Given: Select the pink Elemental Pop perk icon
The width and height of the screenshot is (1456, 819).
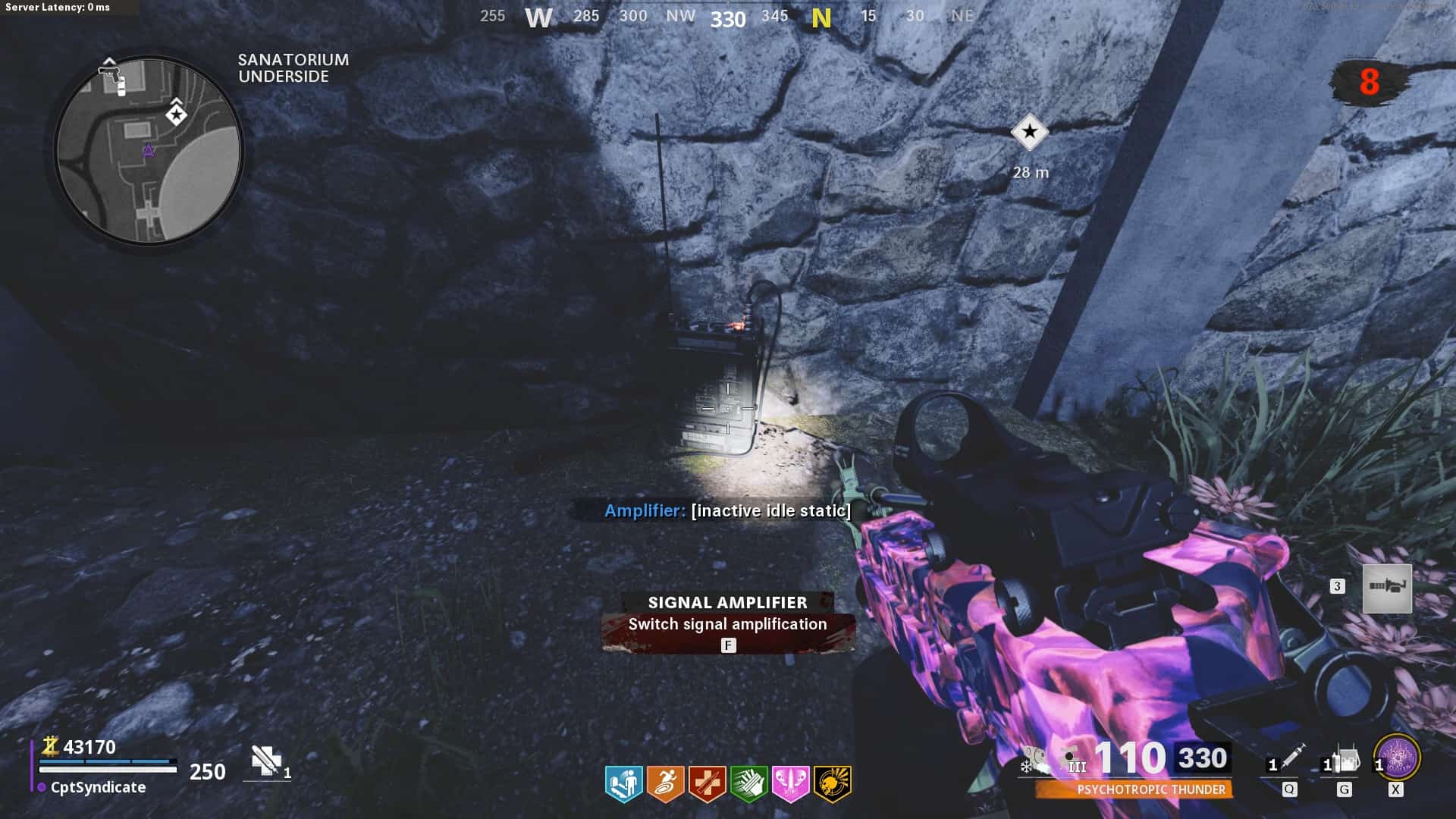Looking at the screenshot, I should pos(790,783).
